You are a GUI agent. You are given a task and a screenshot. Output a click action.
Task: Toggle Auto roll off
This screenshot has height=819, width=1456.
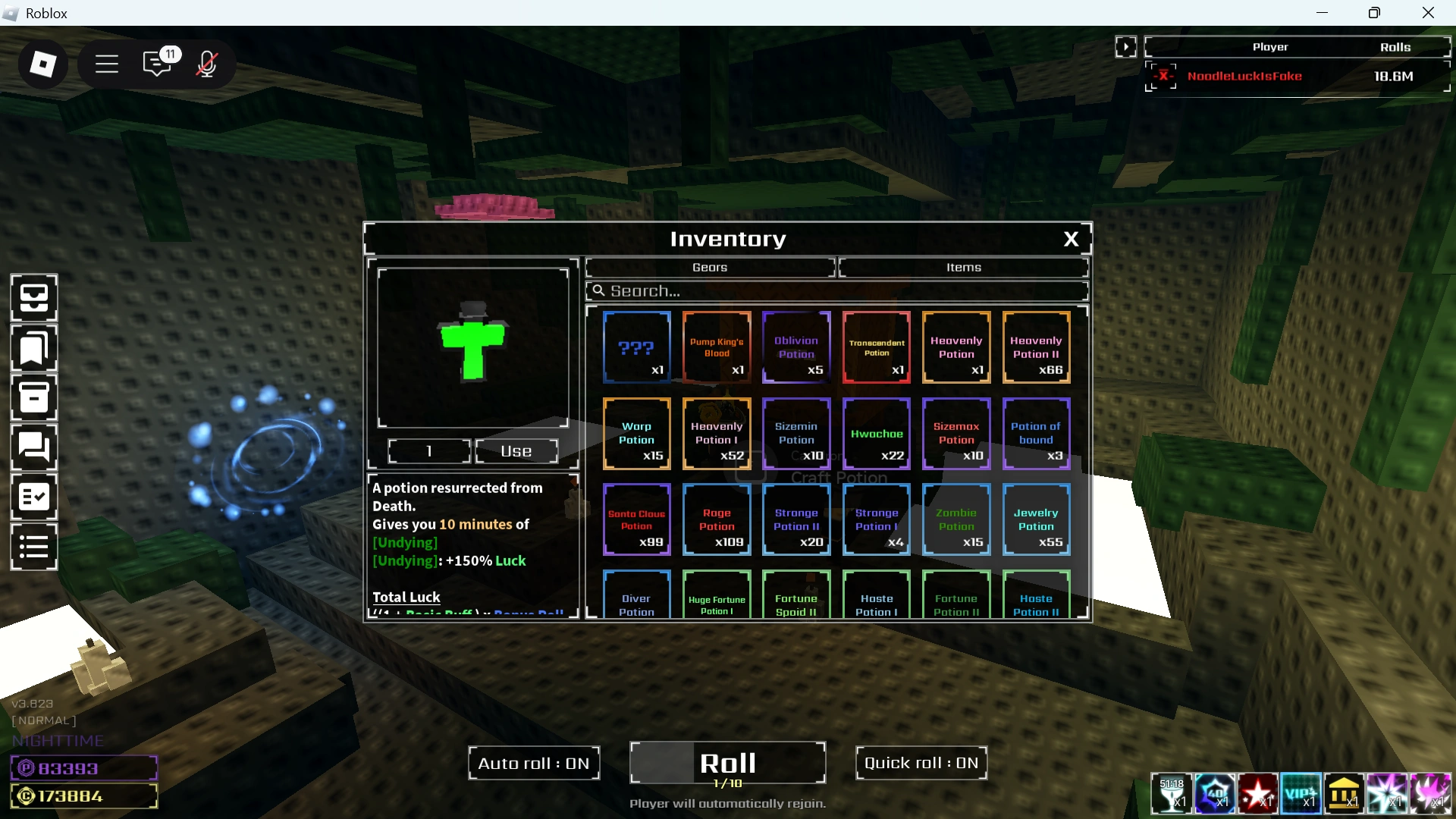[533, 763]
